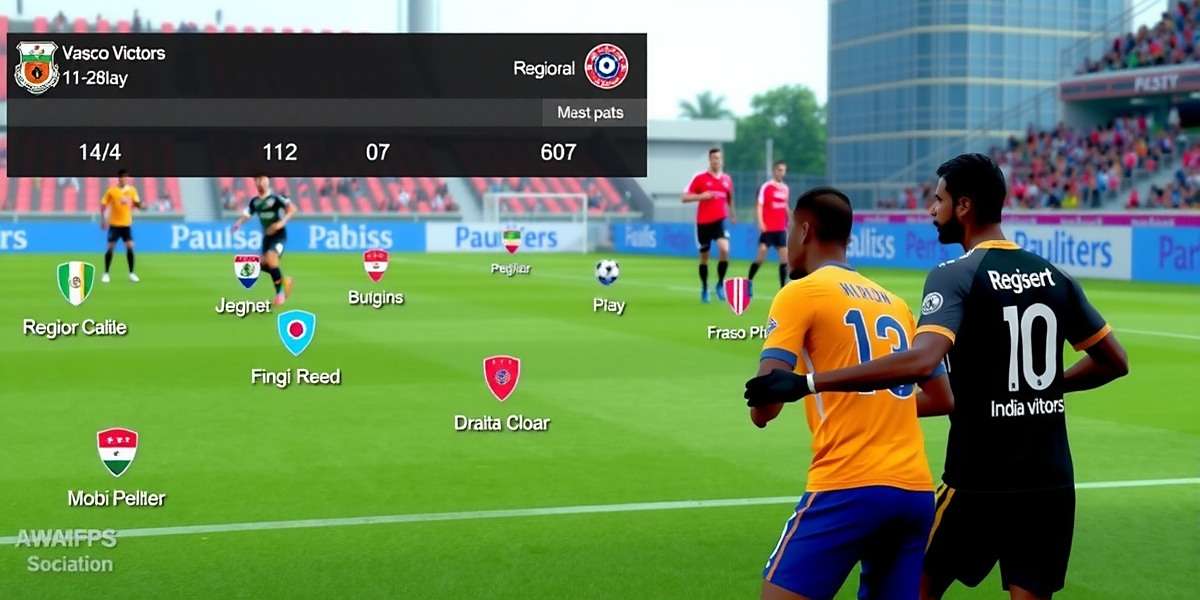Choose the Draita Cloar red crest
This screenshot has height=600, width=1200.
click(502, 378)
